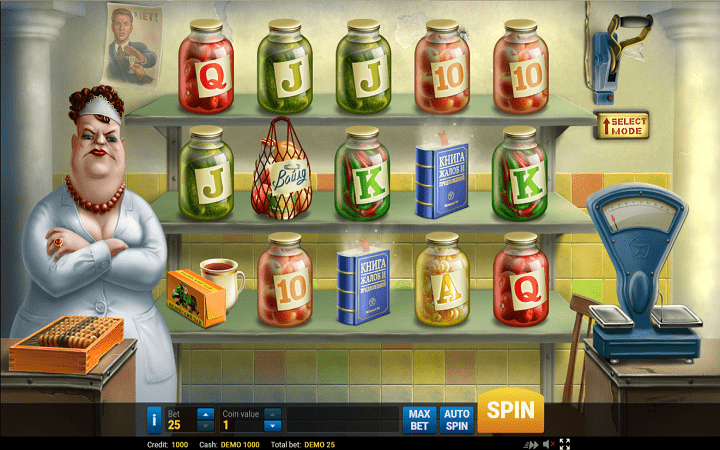Toggle the fast-forward quick spin icon
The image size is (720, 450).
(x=530, y=444)
